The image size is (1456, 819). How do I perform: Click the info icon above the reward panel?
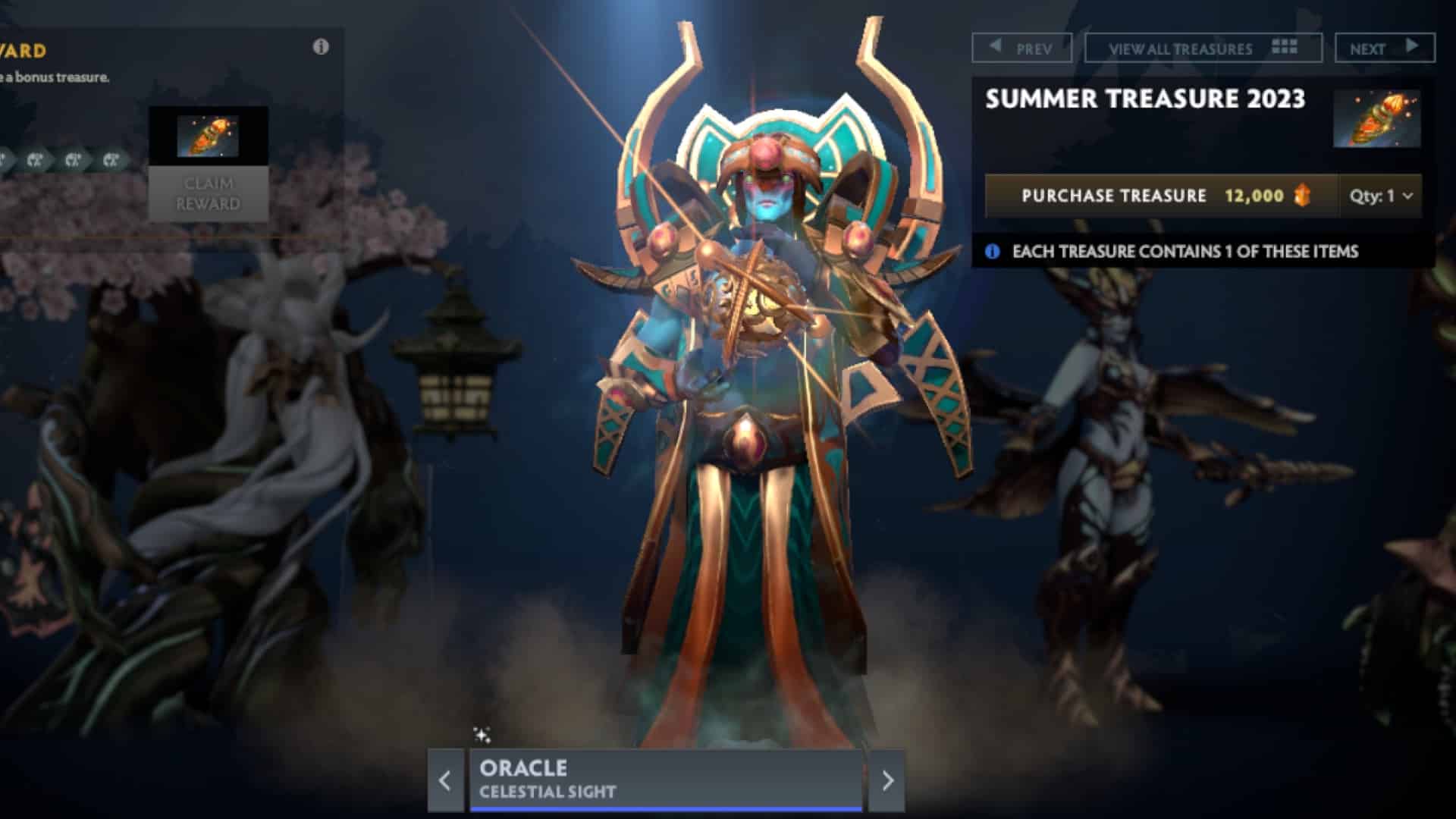pos(322,46)
